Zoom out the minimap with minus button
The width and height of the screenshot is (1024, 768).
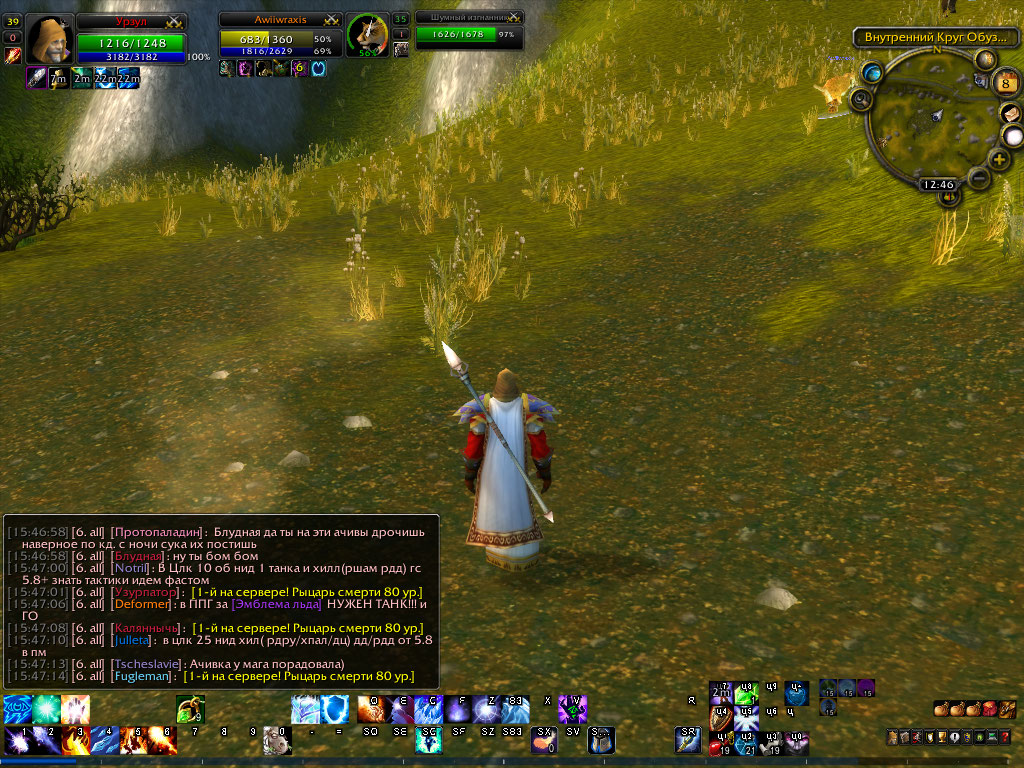(x=979, y=178)
